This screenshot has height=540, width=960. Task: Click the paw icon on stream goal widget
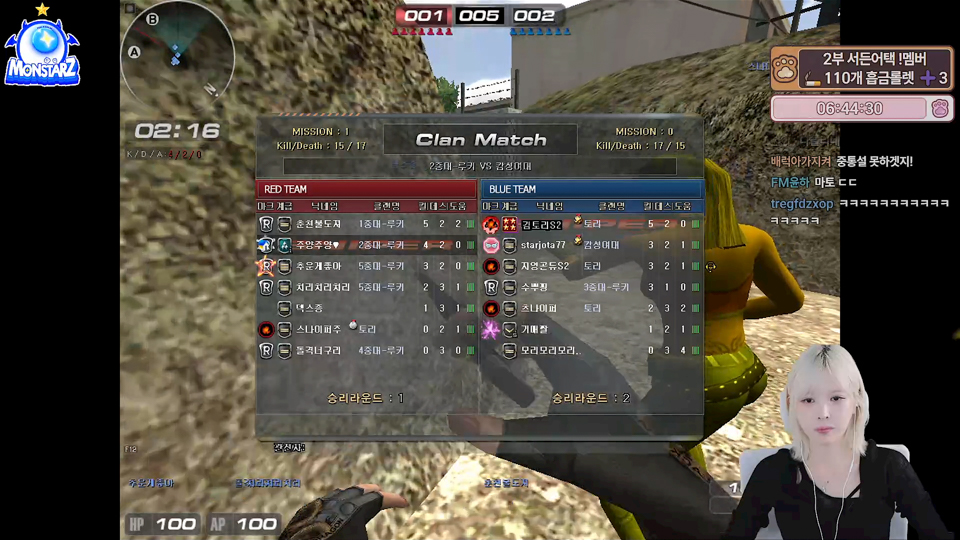(x=785, y=68)
